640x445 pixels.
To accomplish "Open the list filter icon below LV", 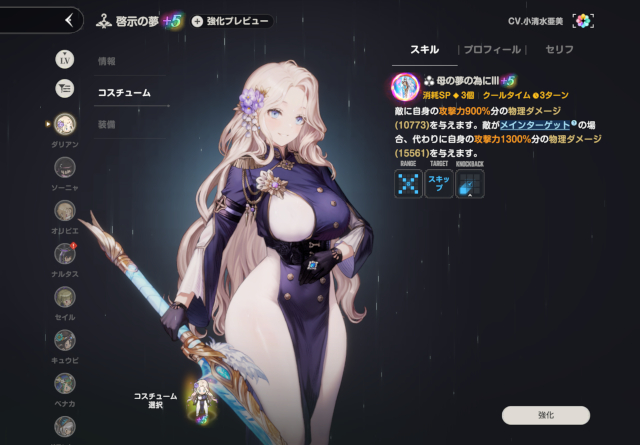I will [64, 88].
